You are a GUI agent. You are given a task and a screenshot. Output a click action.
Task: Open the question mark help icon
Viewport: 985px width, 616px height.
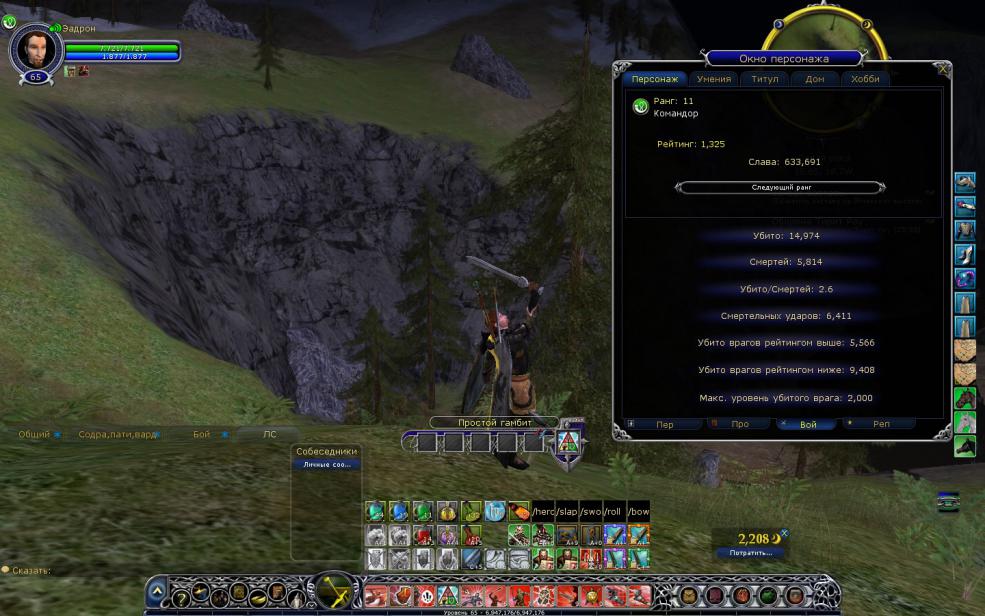point(181,595)
